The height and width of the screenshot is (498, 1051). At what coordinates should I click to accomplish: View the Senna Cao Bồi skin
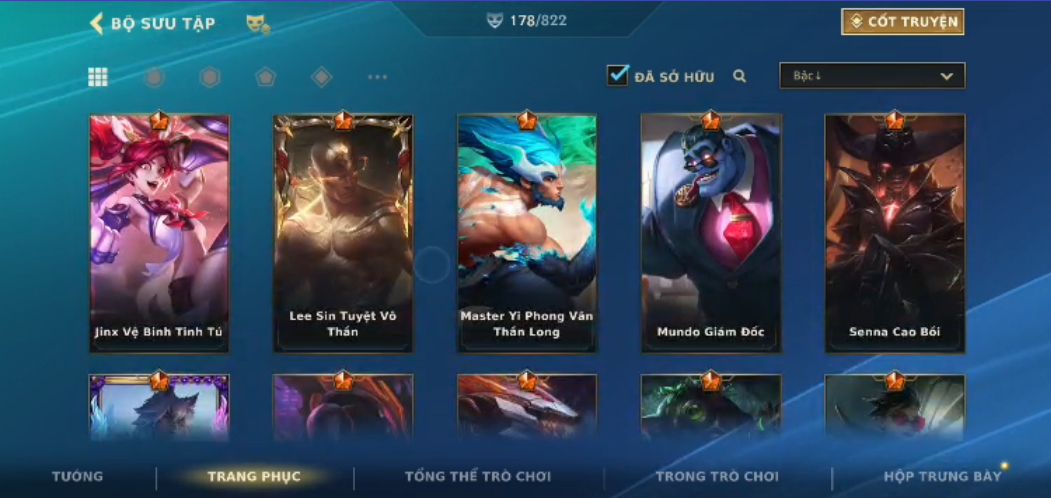point(895,233)
